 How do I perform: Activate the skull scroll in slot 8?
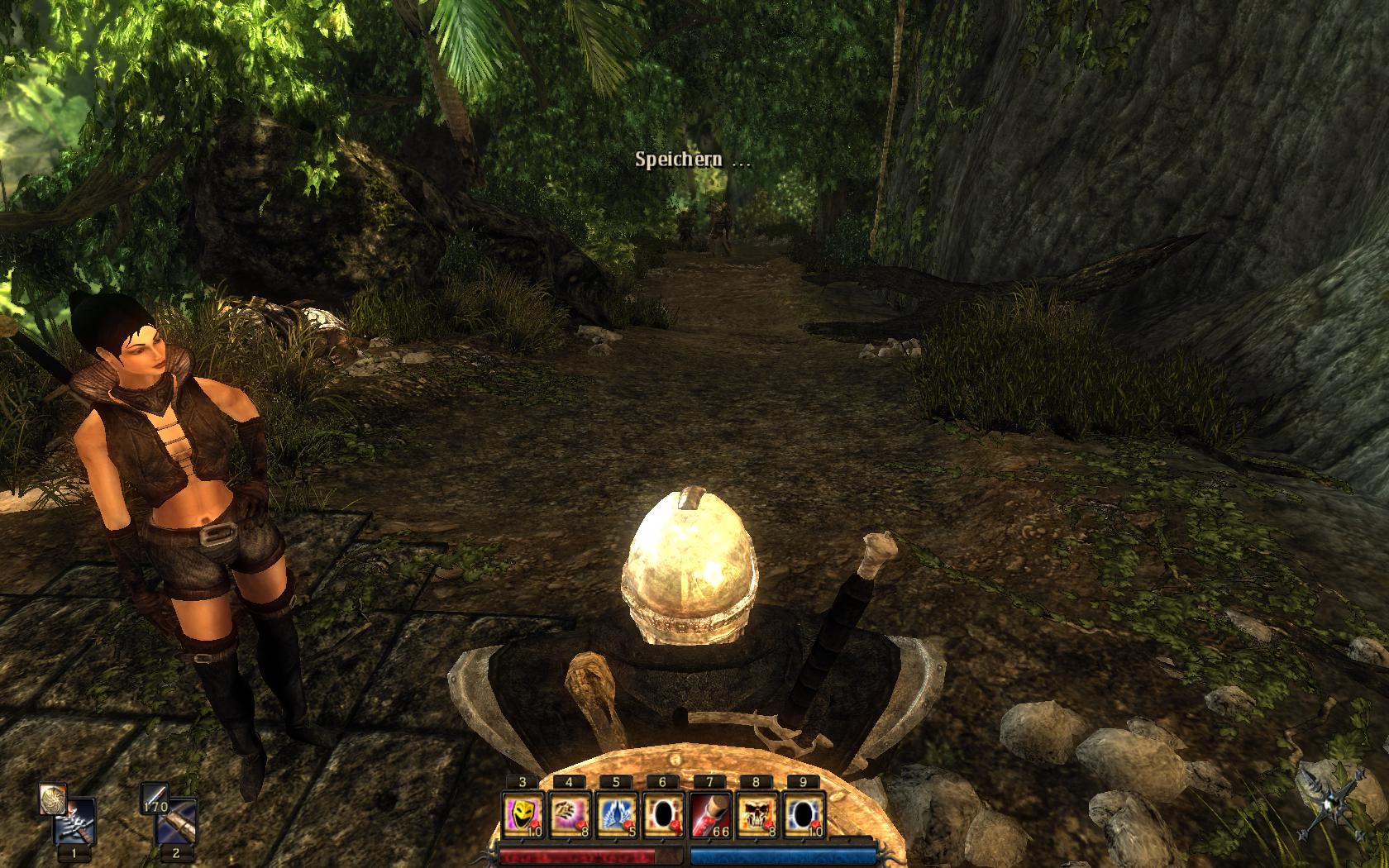pos(757,814)
